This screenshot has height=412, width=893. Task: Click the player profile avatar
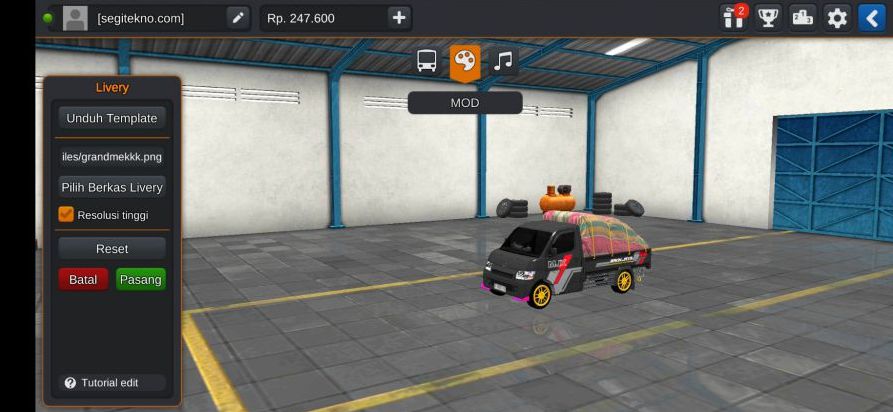pyautogui.click(x=75, y=18)
